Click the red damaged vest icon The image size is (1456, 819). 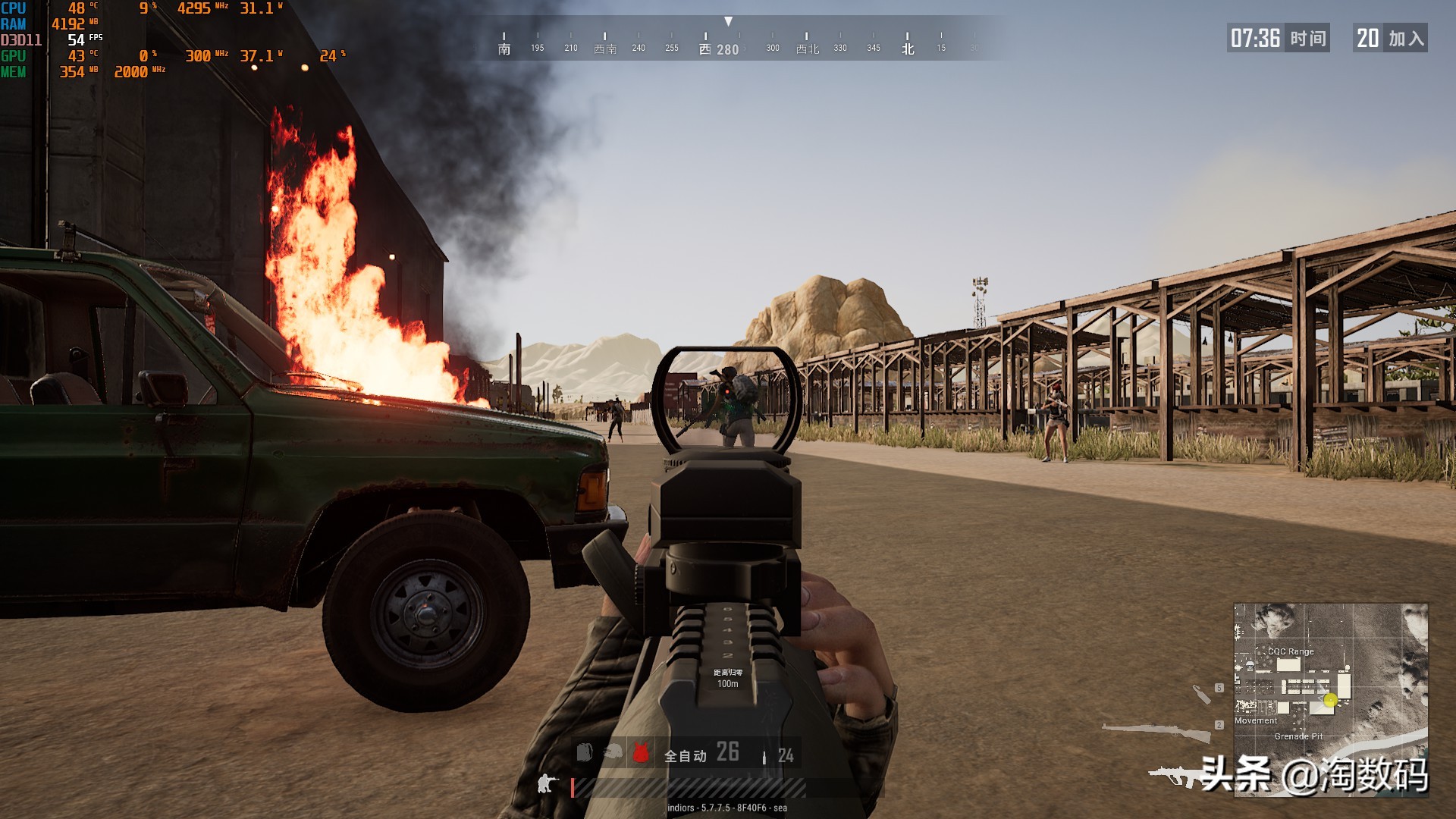coord(641,752)
